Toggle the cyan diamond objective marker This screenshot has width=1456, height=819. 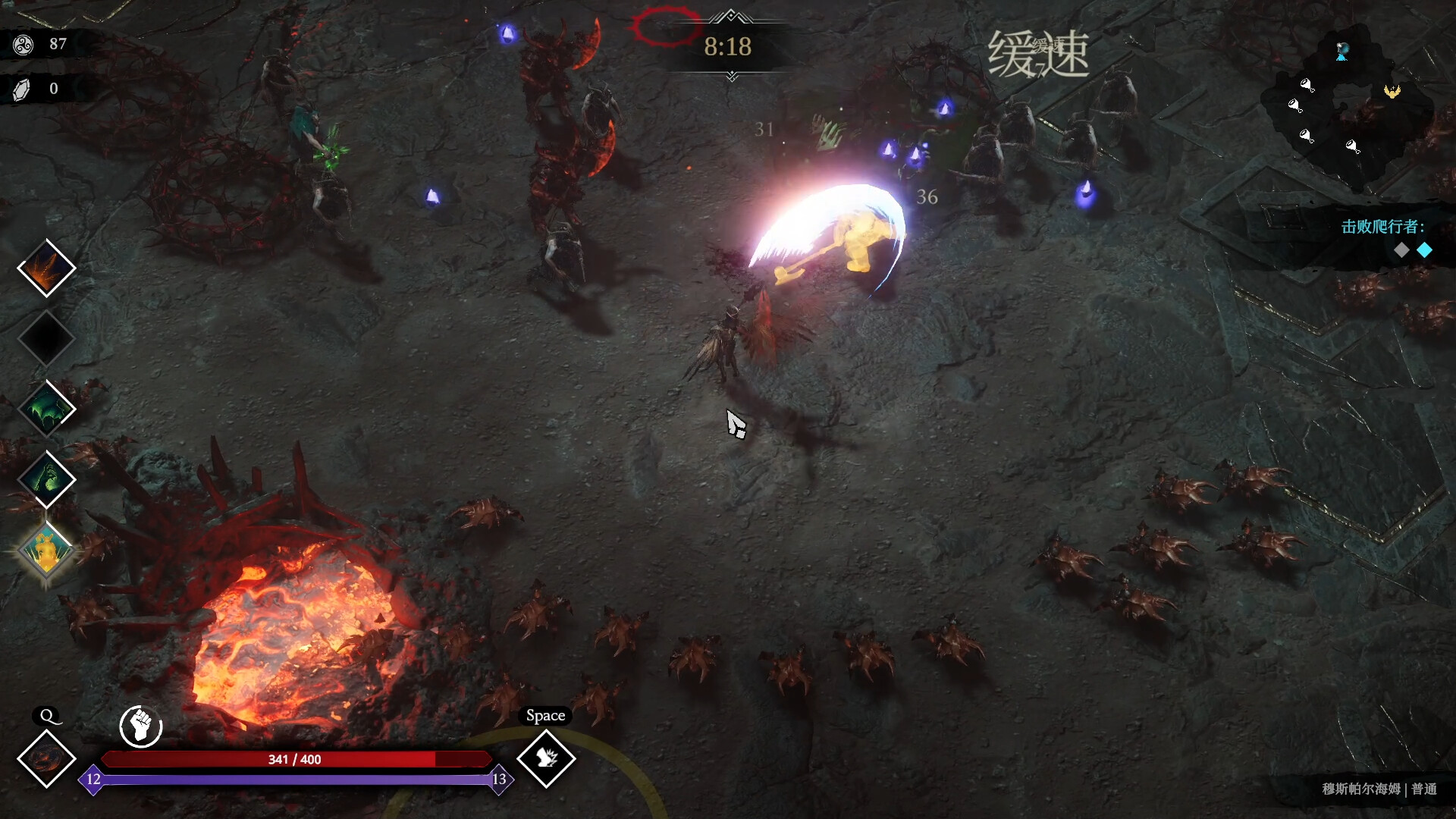tap(1425, 249)
